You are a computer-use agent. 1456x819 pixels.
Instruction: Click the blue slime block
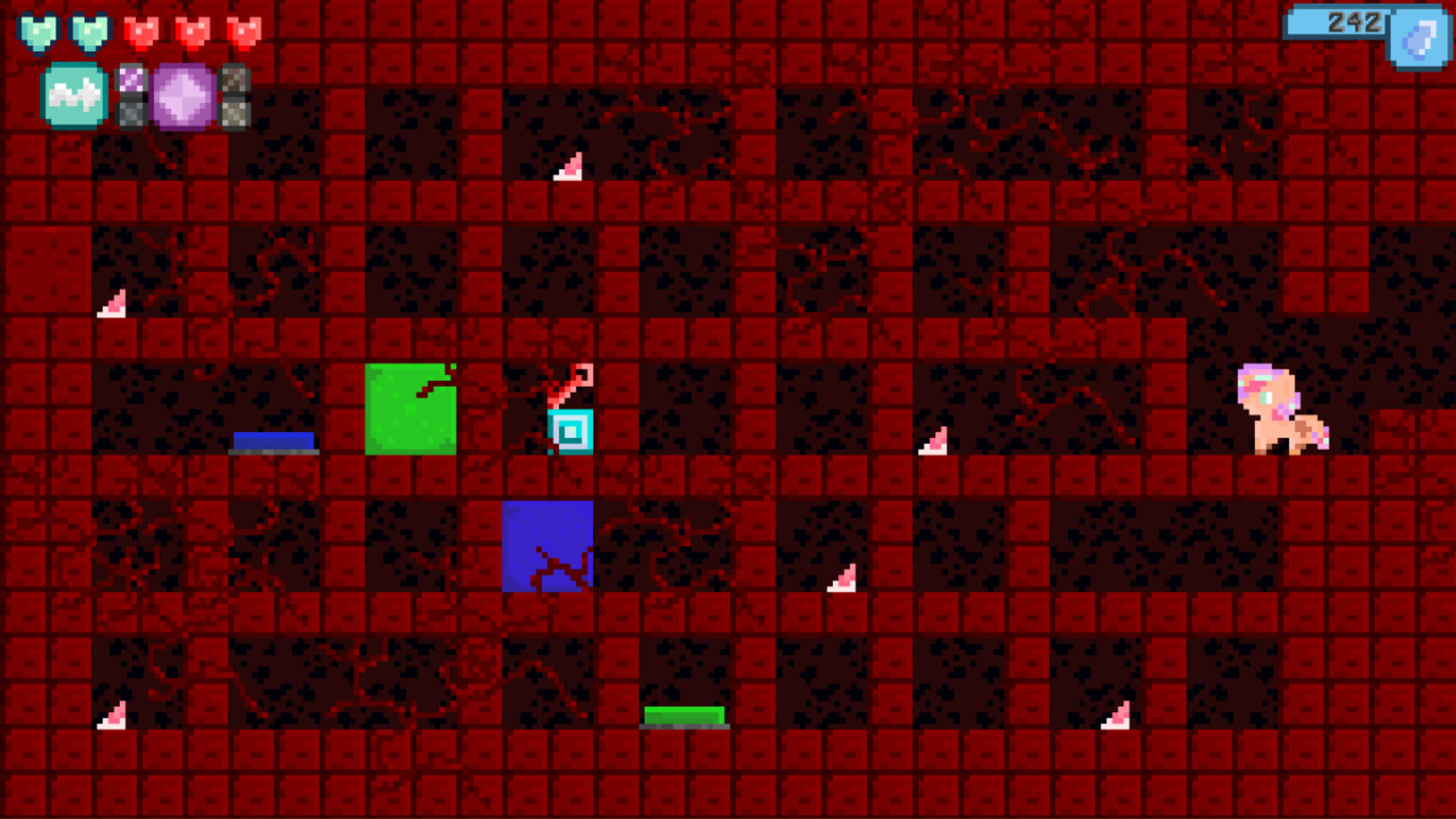coord(548,548)
